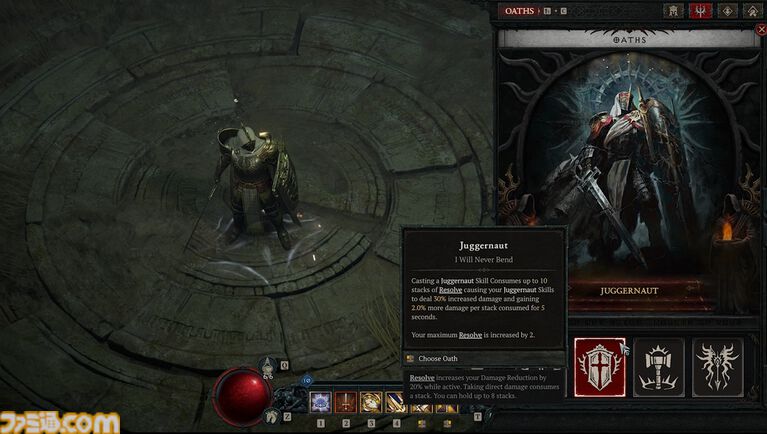Trigger the golden skill in slot 3
The image size is (767, 434).
click(x=371, y=403)
